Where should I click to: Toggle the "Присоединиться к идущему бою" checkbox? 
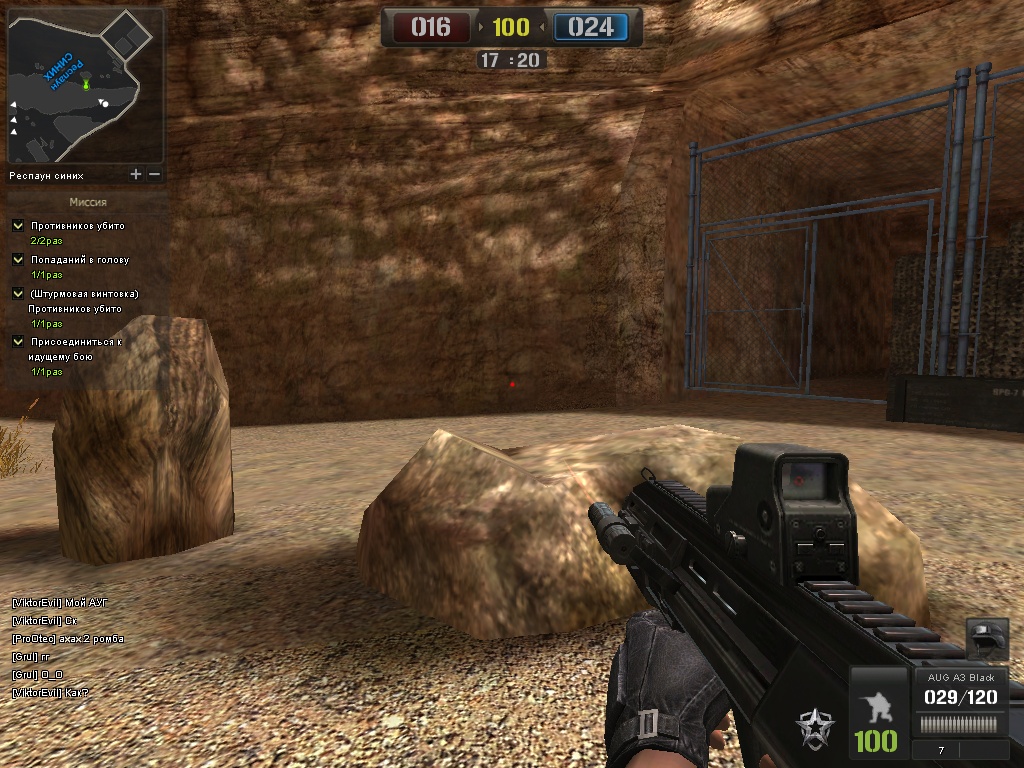coord(18,342)
